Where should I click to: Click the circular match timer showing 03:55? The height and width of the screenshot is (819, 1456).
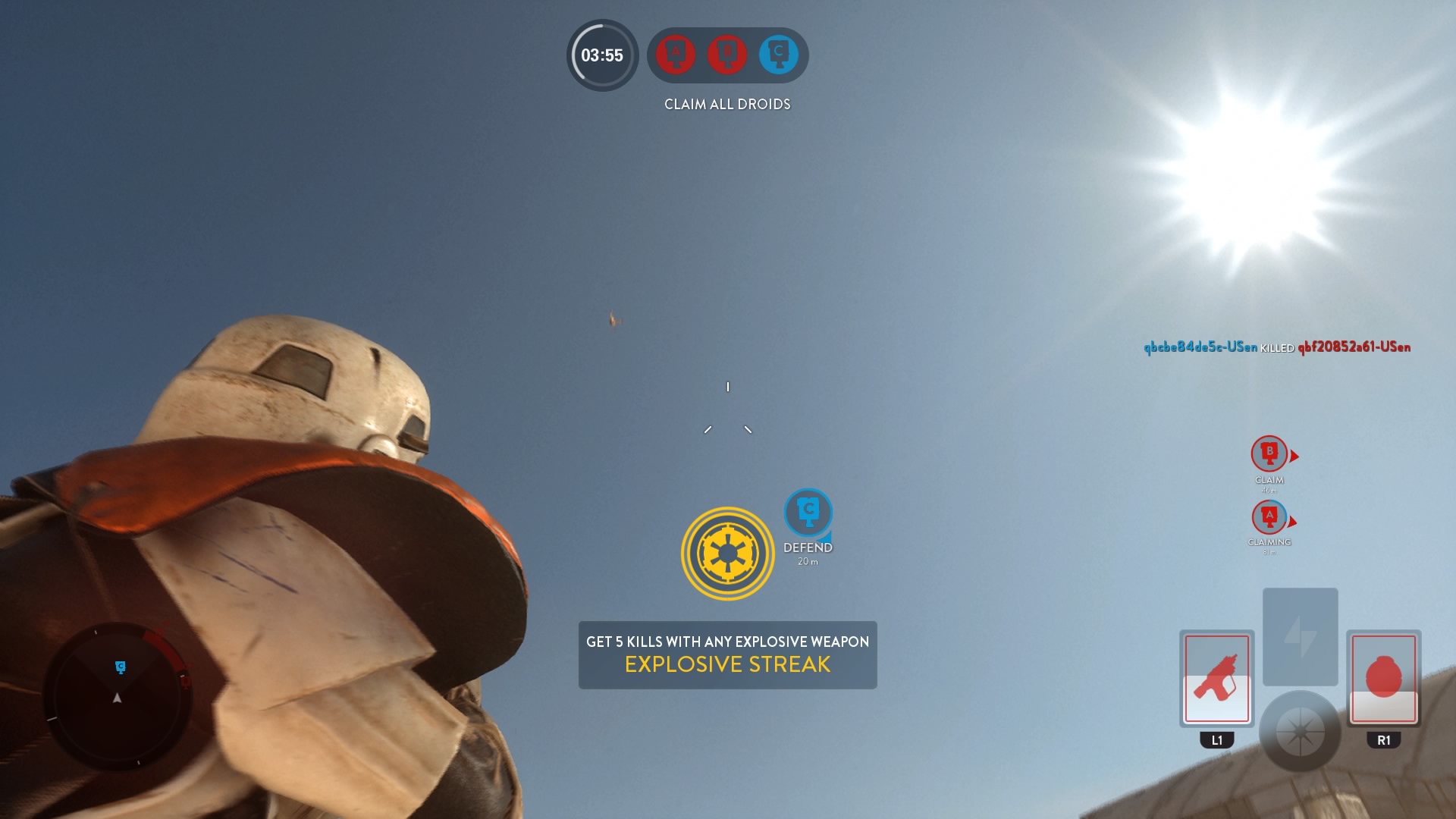601,56
